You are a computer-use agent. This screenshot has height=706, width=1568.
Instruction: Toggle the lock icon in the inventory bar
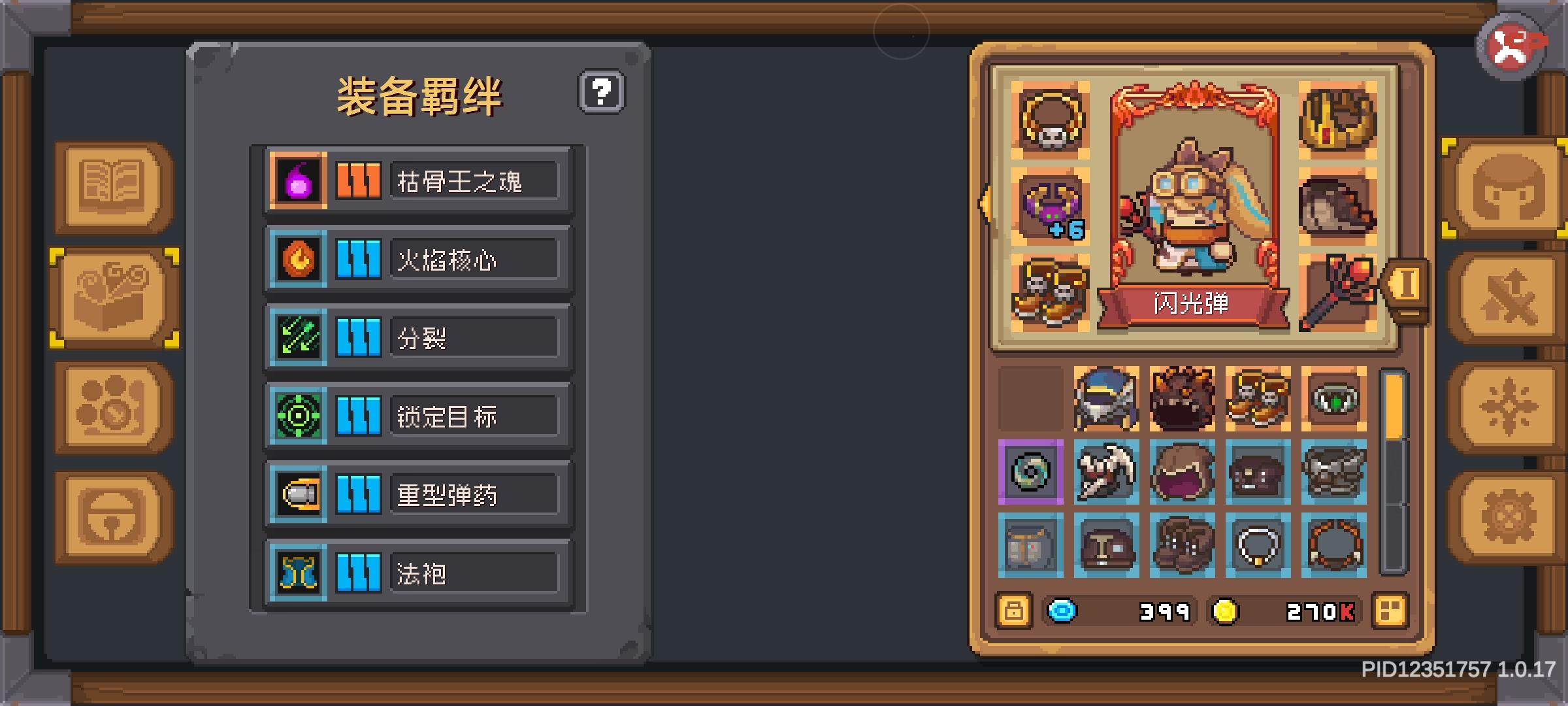[1015, 611]
